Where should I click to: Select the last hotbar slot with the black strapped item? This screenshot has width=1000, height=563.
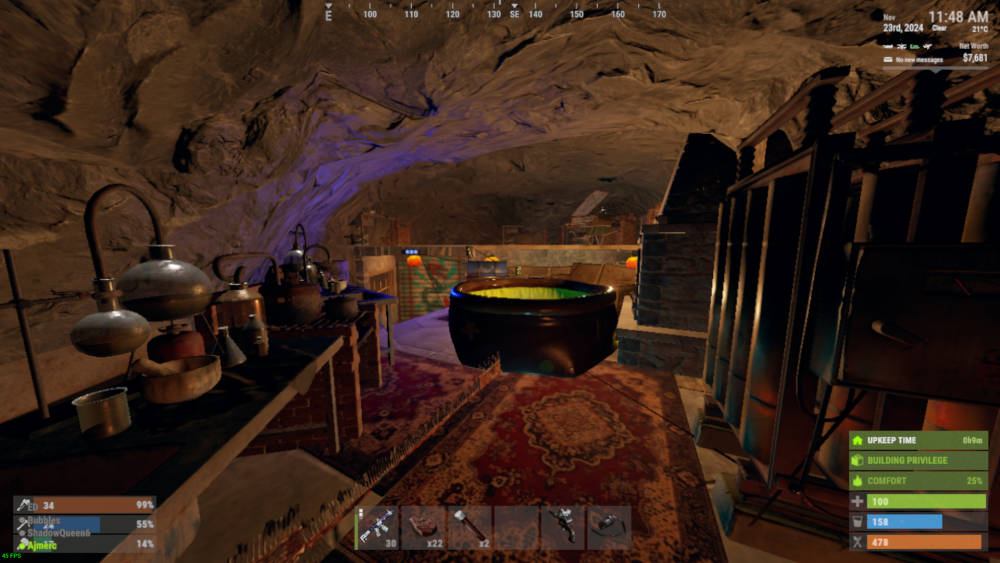click(608, 526)
